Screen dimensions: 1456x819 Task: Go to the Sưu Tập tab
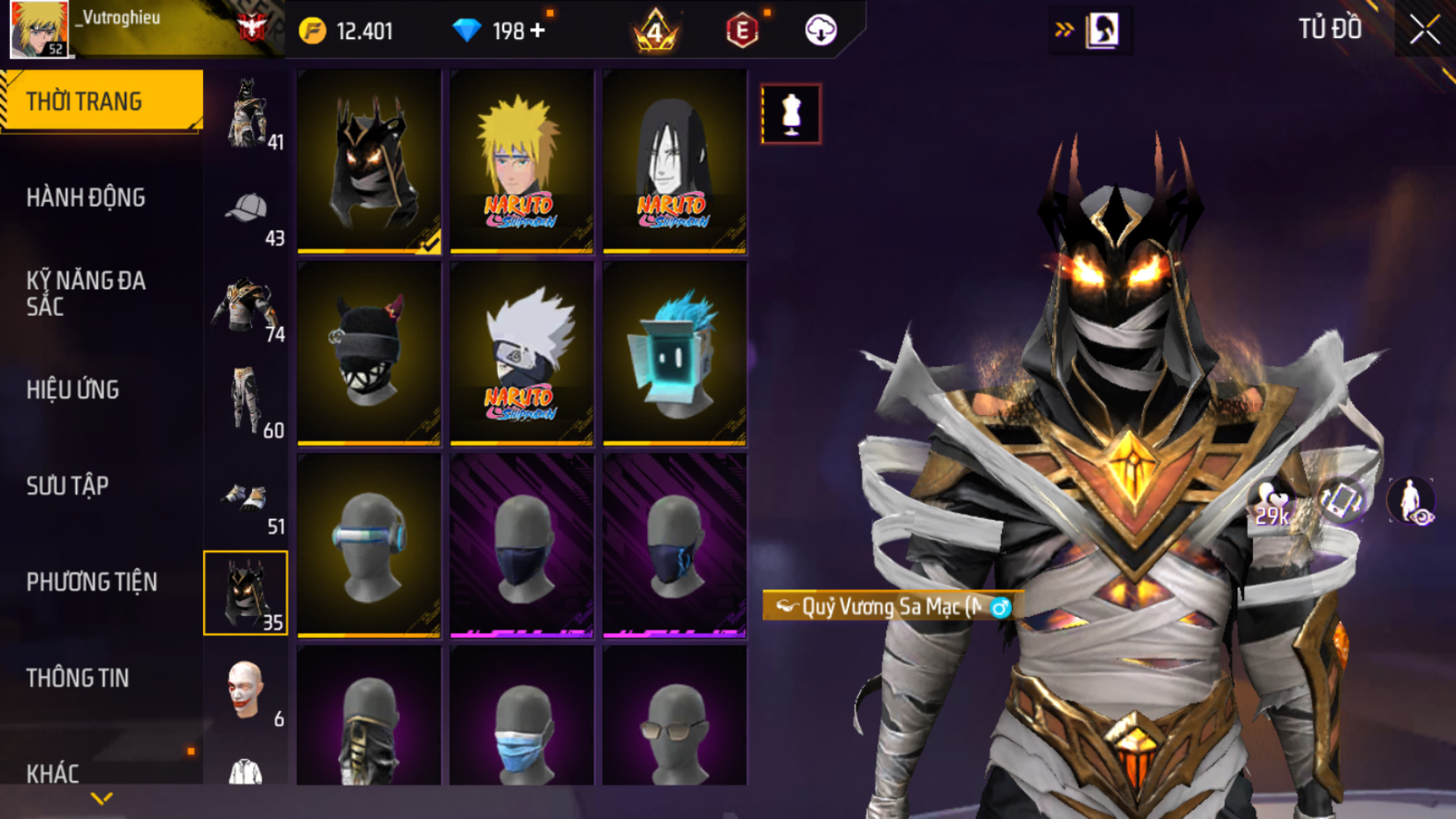tap(67, 486)
